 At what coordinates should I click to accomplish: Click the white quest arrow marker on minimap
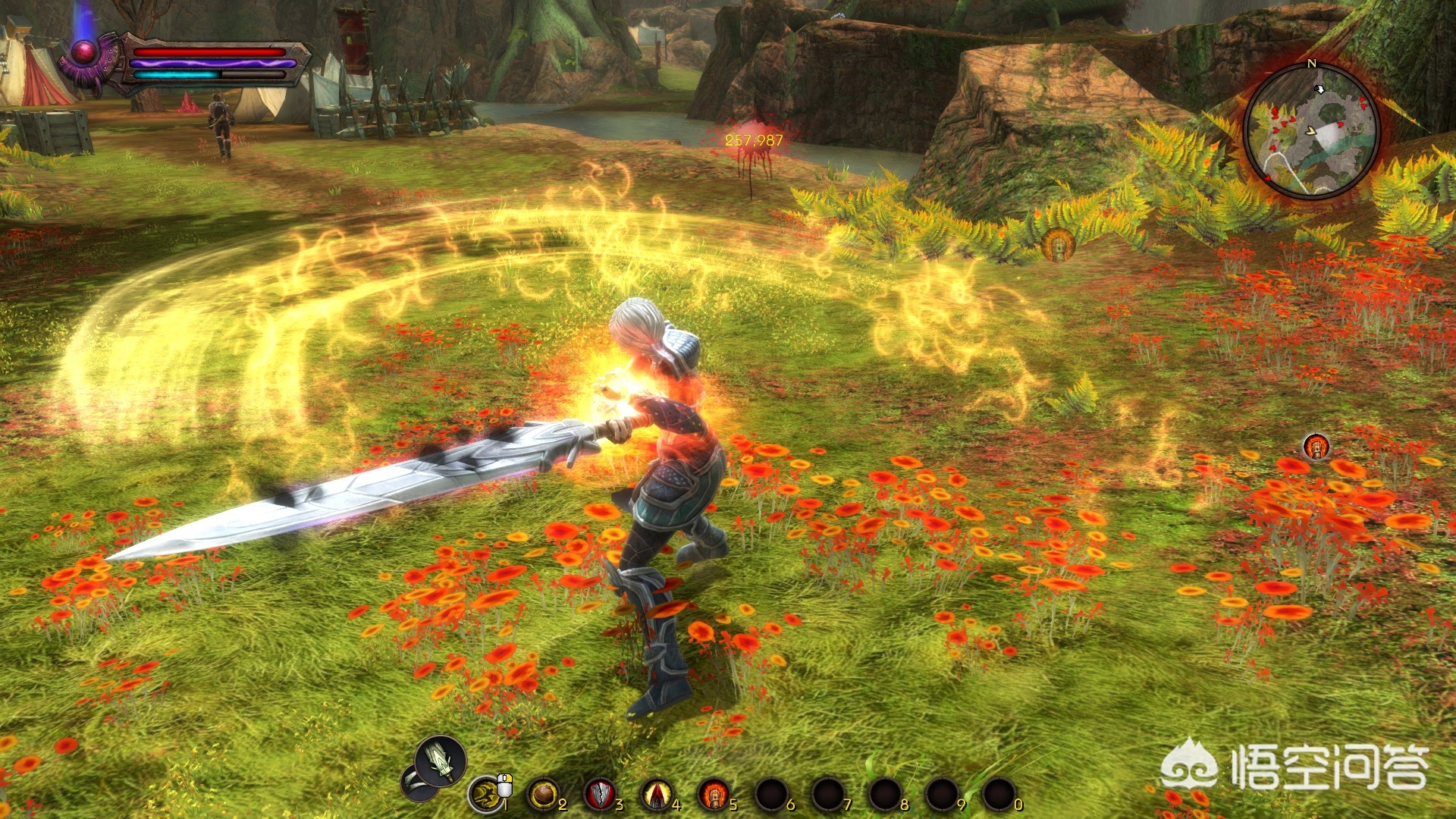click(1319, 89)
